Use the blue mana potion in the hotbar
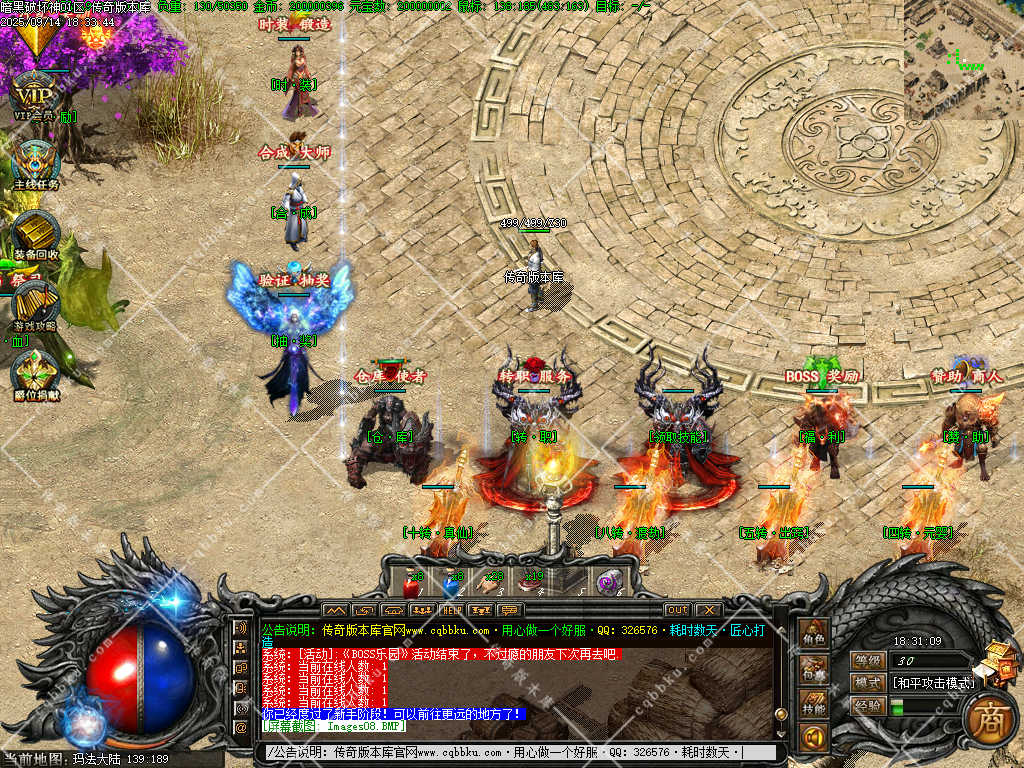 click(451, 581)
